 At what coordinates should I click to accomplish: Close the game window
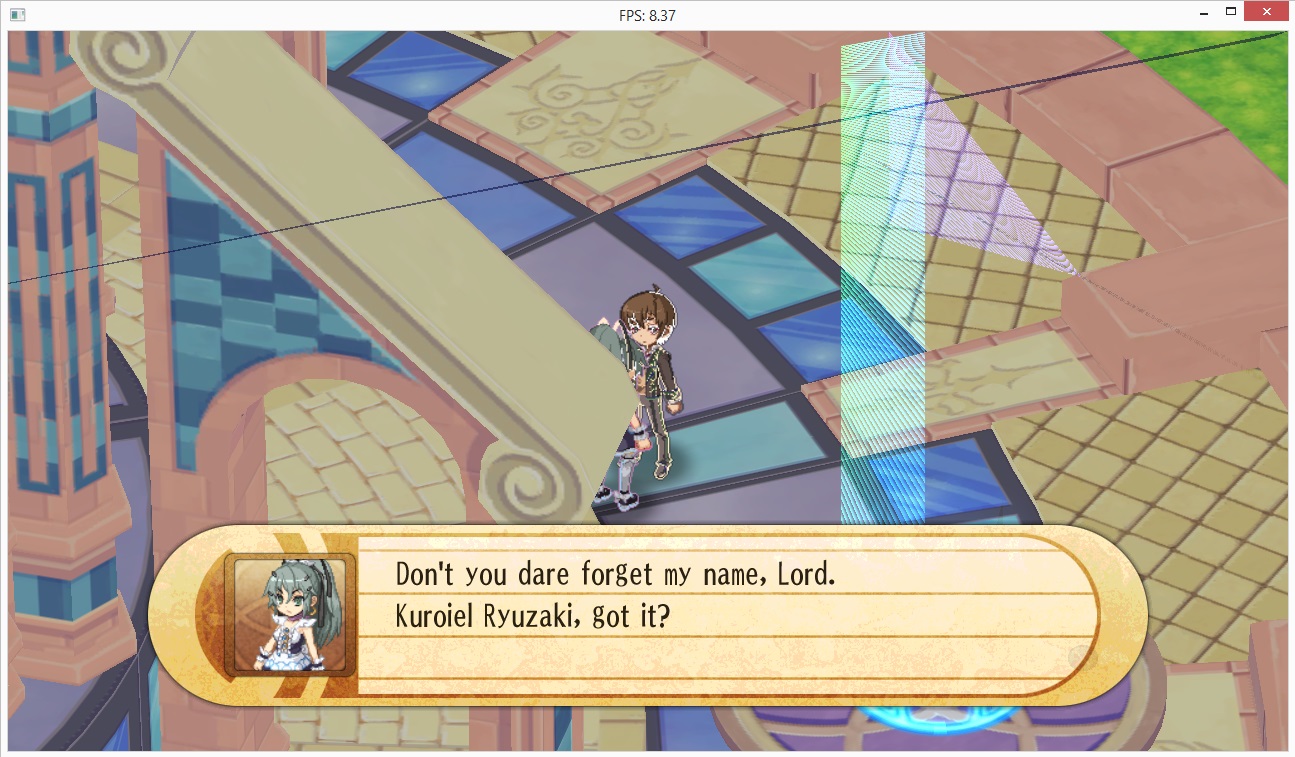click(x=1267, y=13)
